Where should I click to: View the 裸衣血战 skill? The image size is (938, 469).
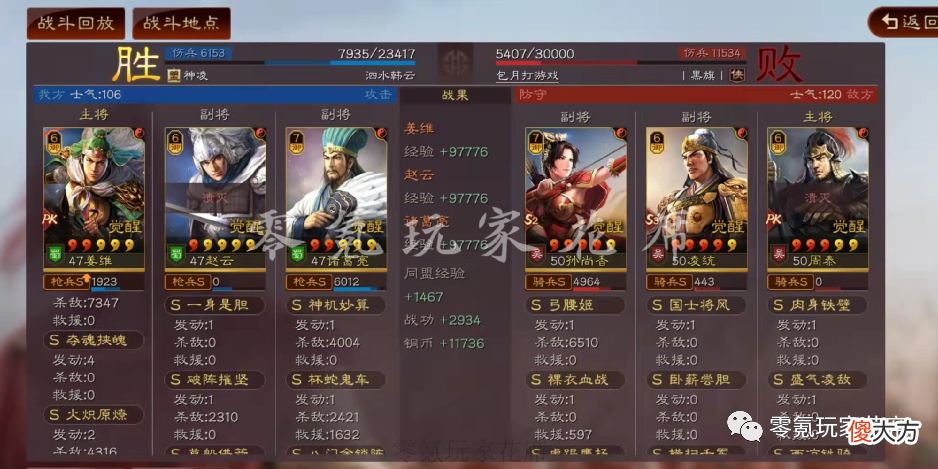[x=576, y=379]
